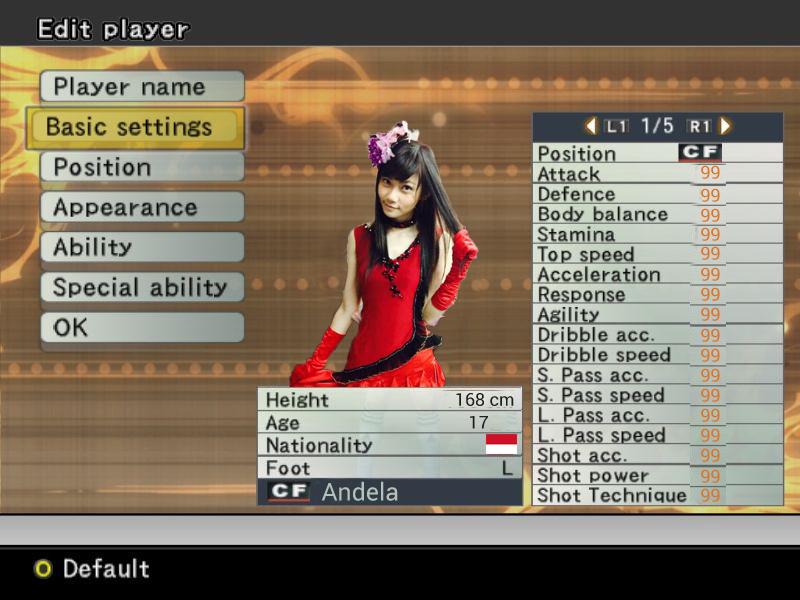Image resolution: width=800 pixels, height=600 pixels.
Task: Select the Basic settings entry
Action: point(135,127)
